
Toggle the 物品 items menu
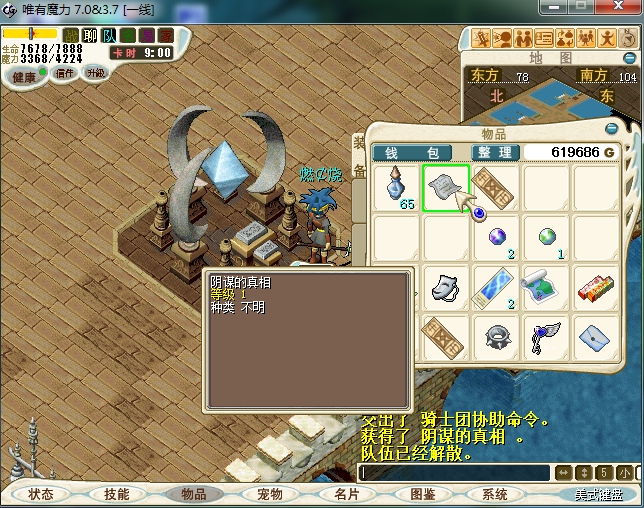(x=193, y=494)
